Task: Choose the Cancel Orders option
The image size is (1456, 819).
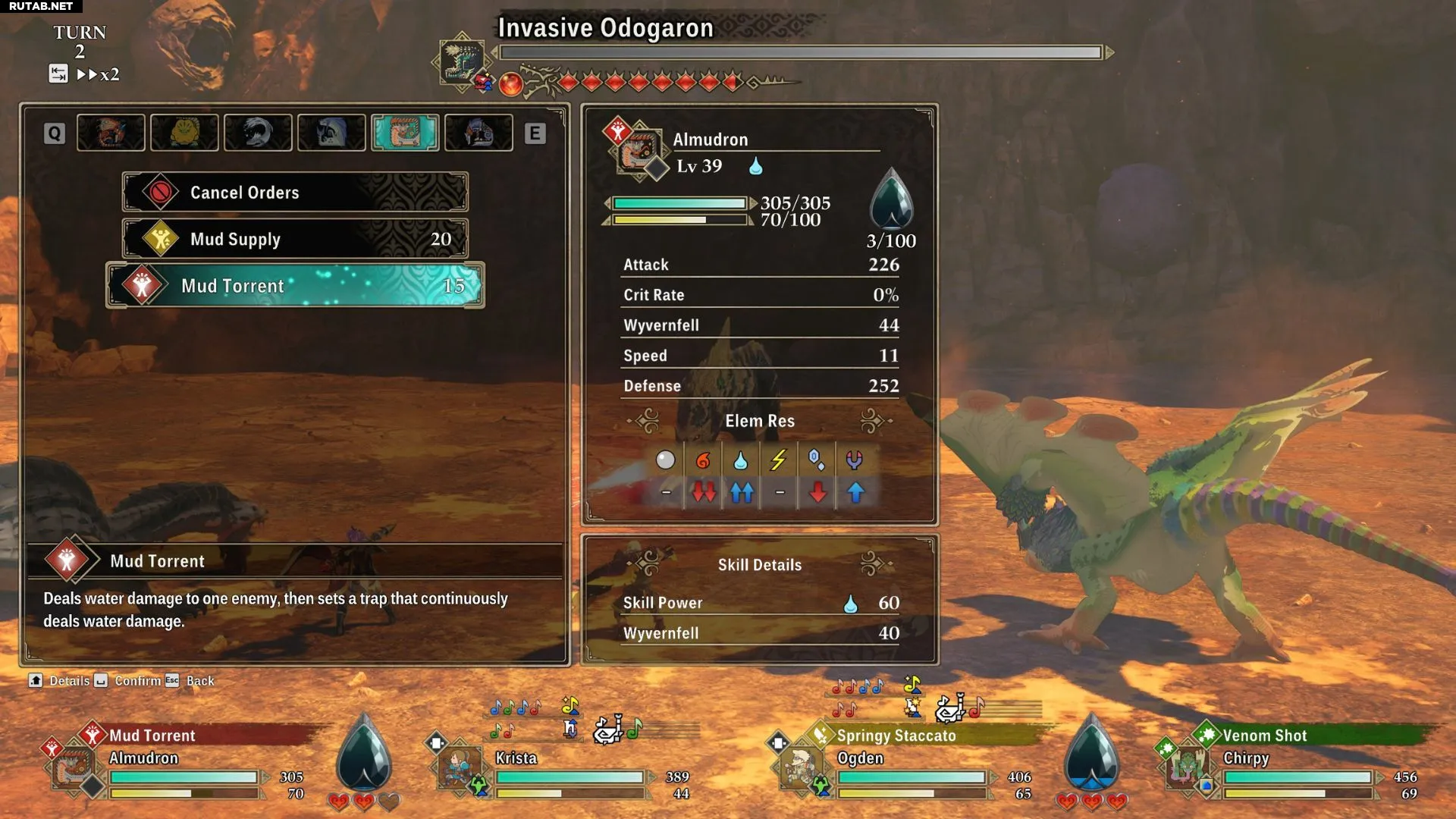Action: [x=294, y=193]
